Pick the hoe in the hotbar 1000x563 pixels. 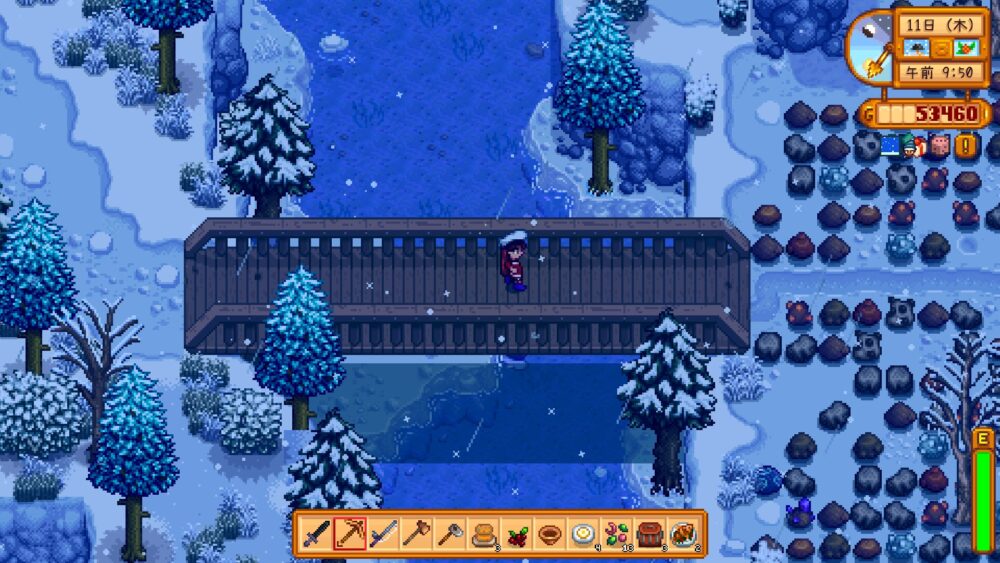click(449, 534)
